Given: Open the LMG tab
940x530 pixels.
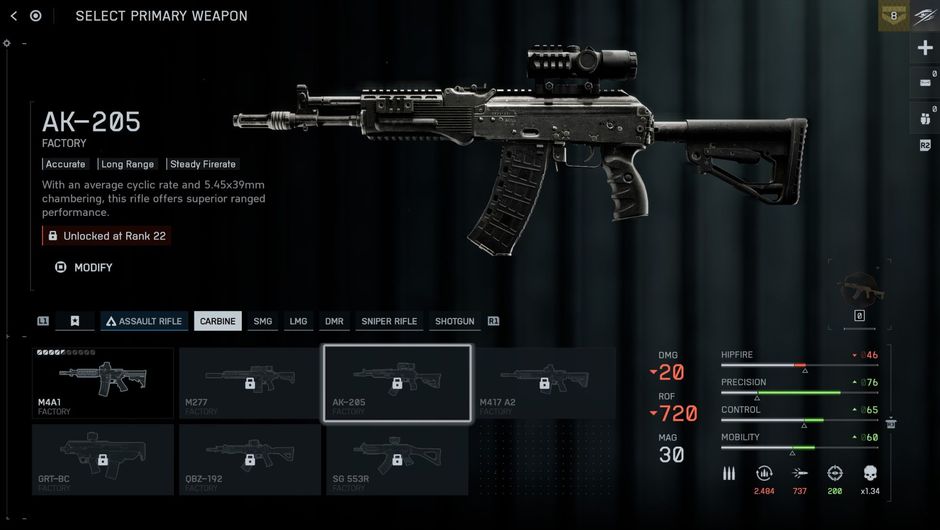Looking at the screenshot, I should click(x=298, y=321).
